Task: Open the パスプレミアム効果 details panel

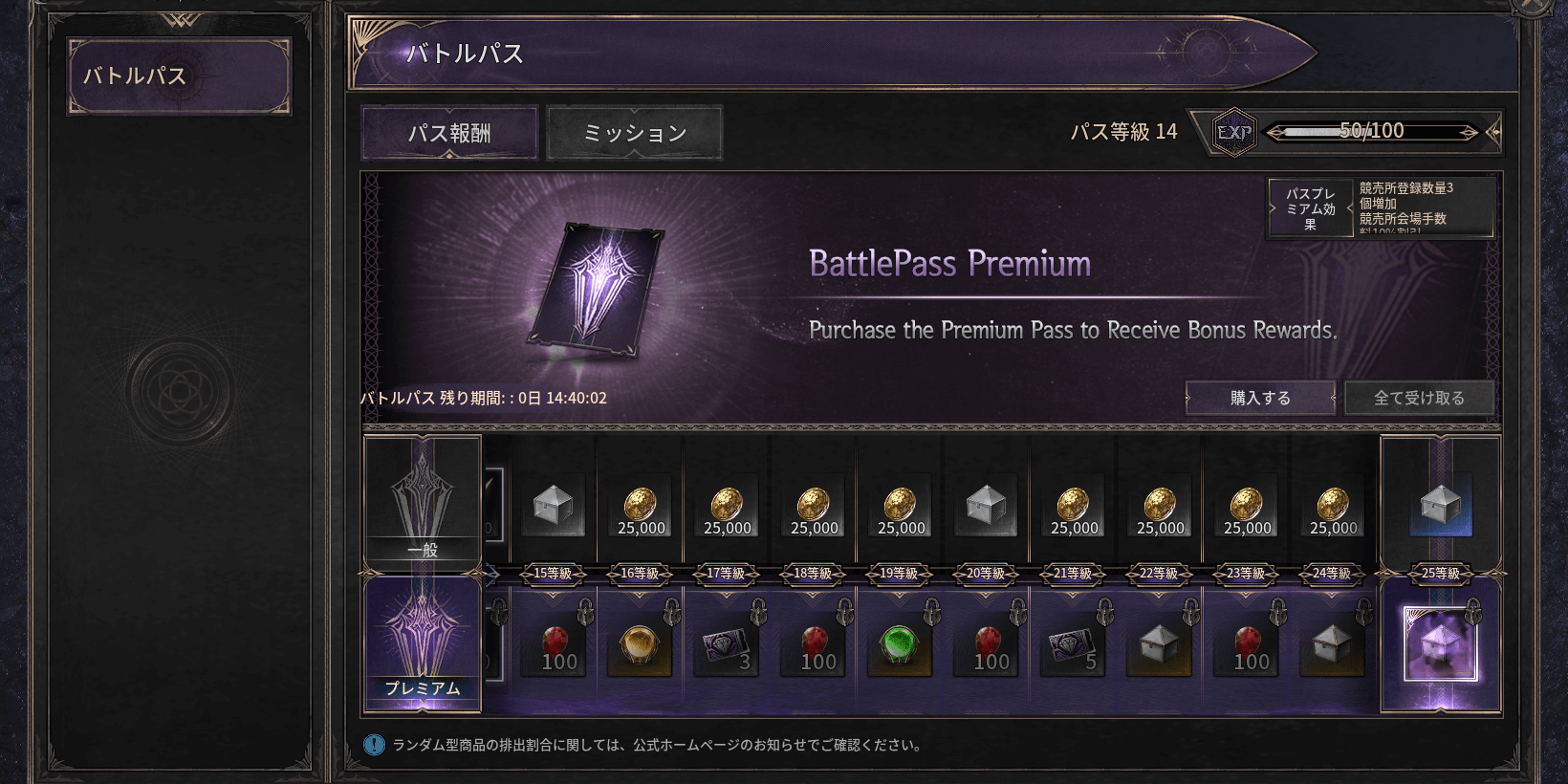Action: (x=1311, y=207)
